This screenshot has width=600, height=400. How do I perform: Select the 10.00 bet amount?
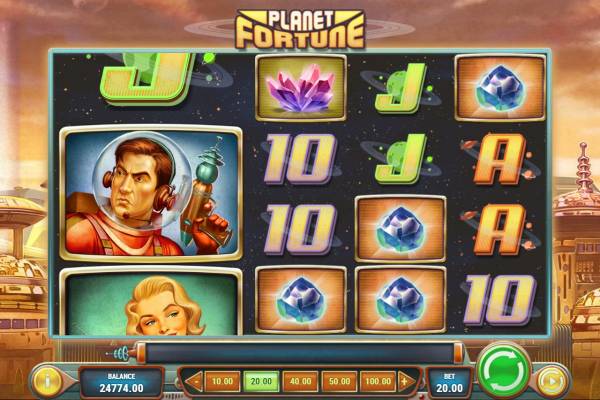pyautogui.click(x=224, y=381)
